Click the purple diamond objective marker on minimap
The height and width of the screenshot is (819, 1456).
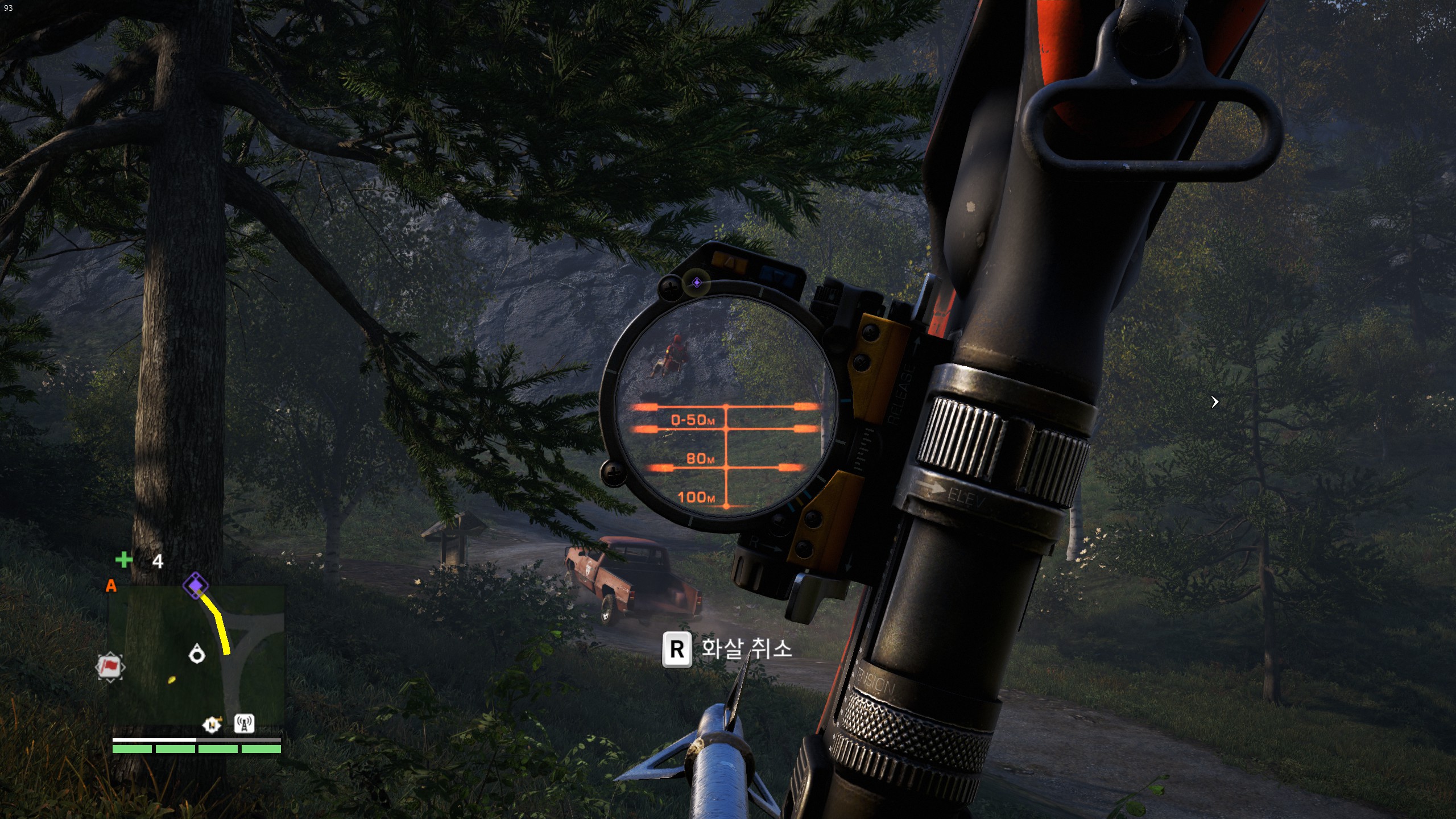[x=195, y=585]
